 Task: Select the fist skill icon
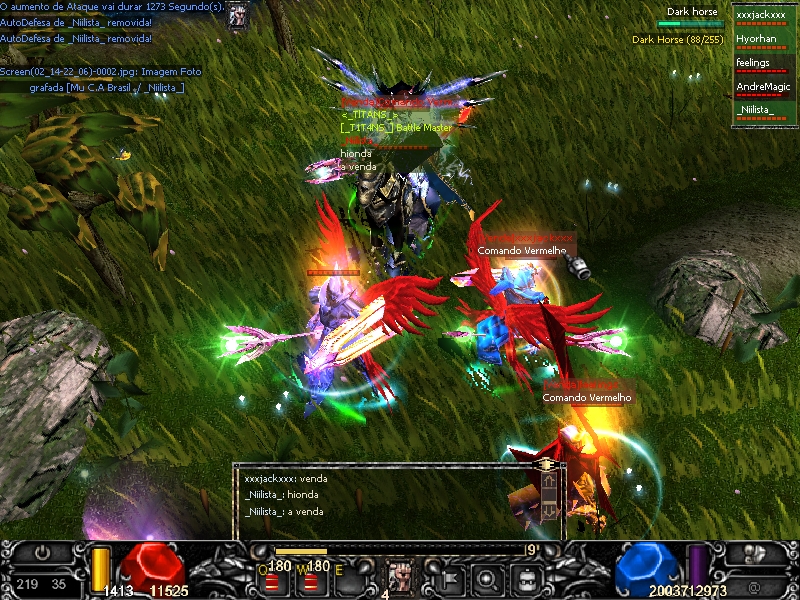(400, 577)
